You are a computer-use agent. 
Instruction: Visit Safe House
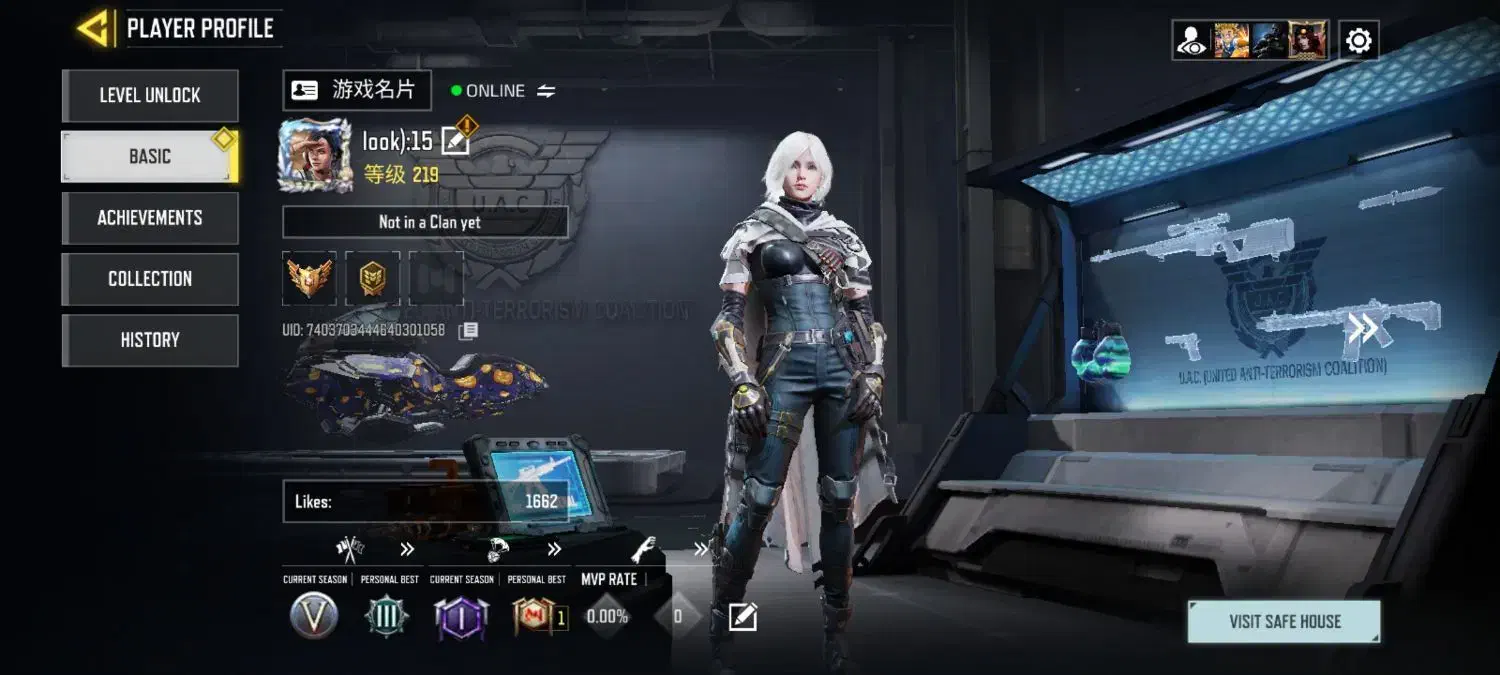(1284, 622)
